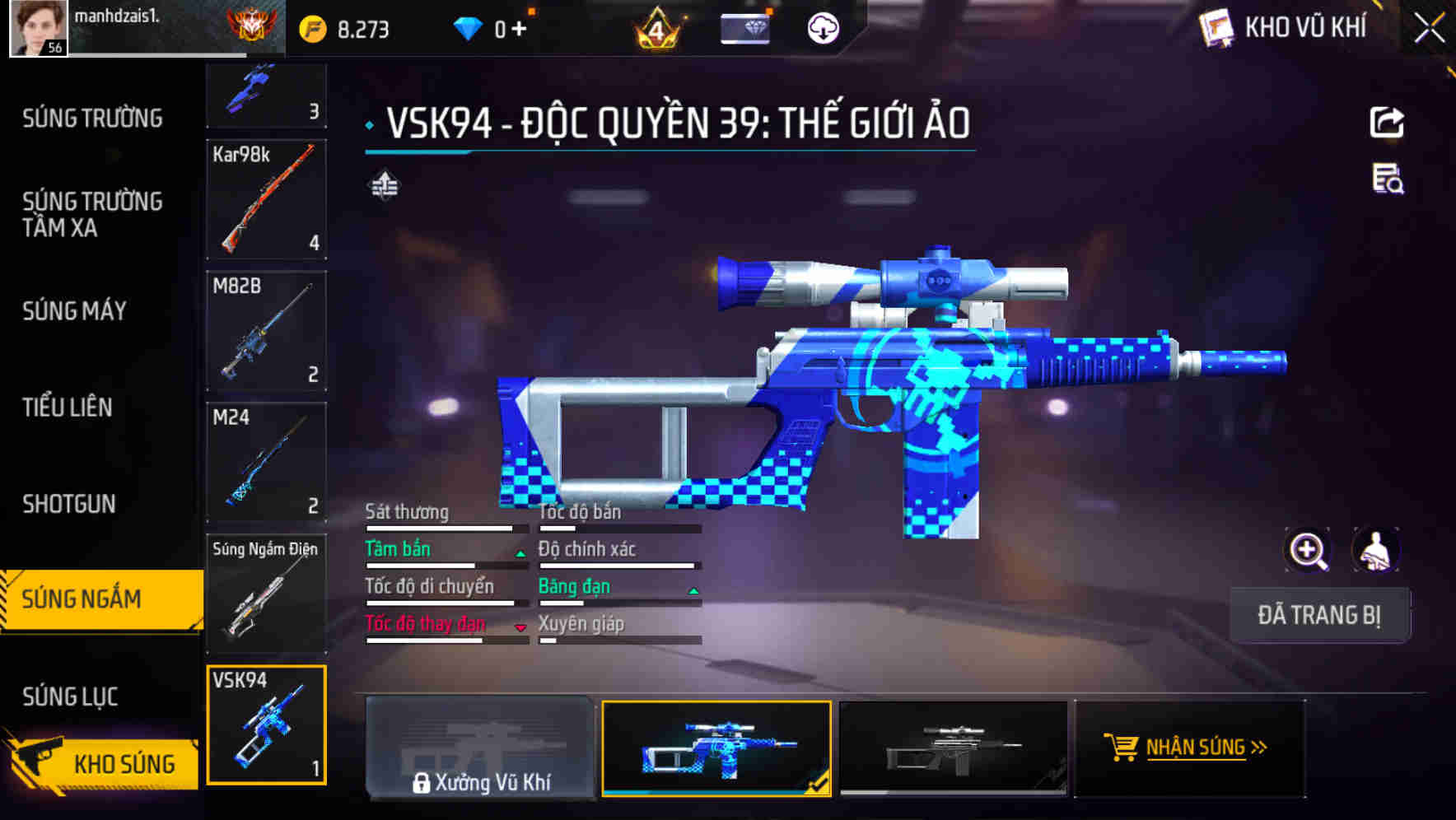Viewport: 1456px width, 820px height.
Task: Preview weapon on character via soldier icon
Action: 1374,551
